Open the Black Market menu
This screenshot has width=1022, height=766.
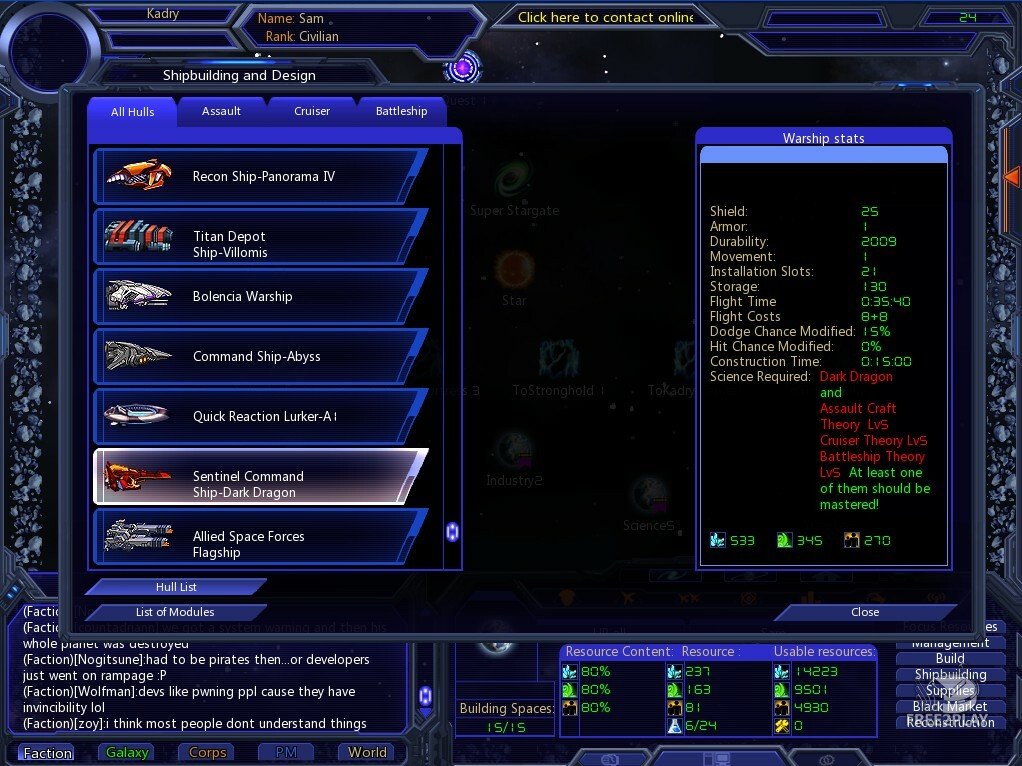click(950, 706)
